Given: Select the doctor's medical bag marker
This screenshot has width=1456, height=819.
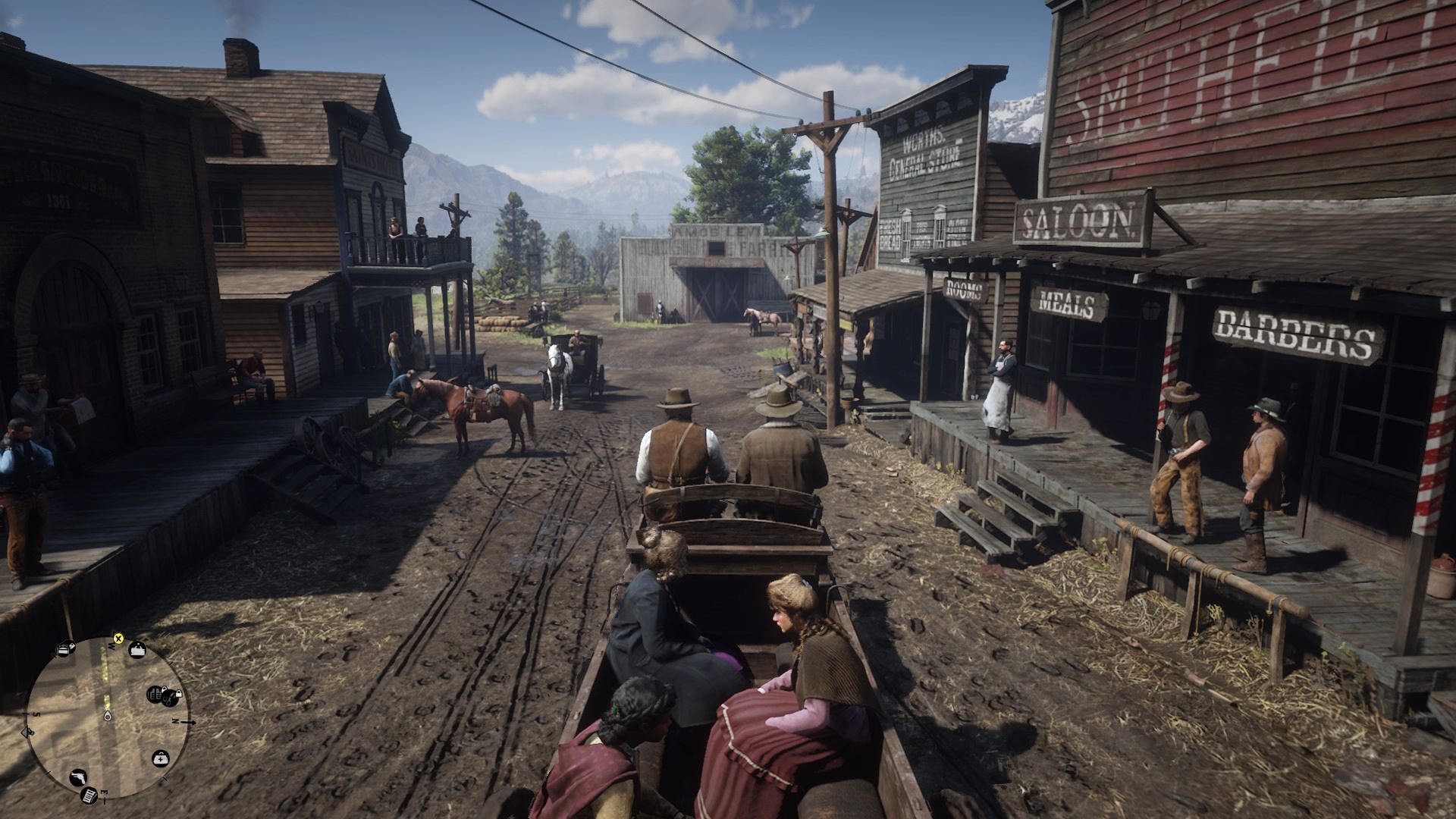Looking at the screenshot, I should pos(161,758).
